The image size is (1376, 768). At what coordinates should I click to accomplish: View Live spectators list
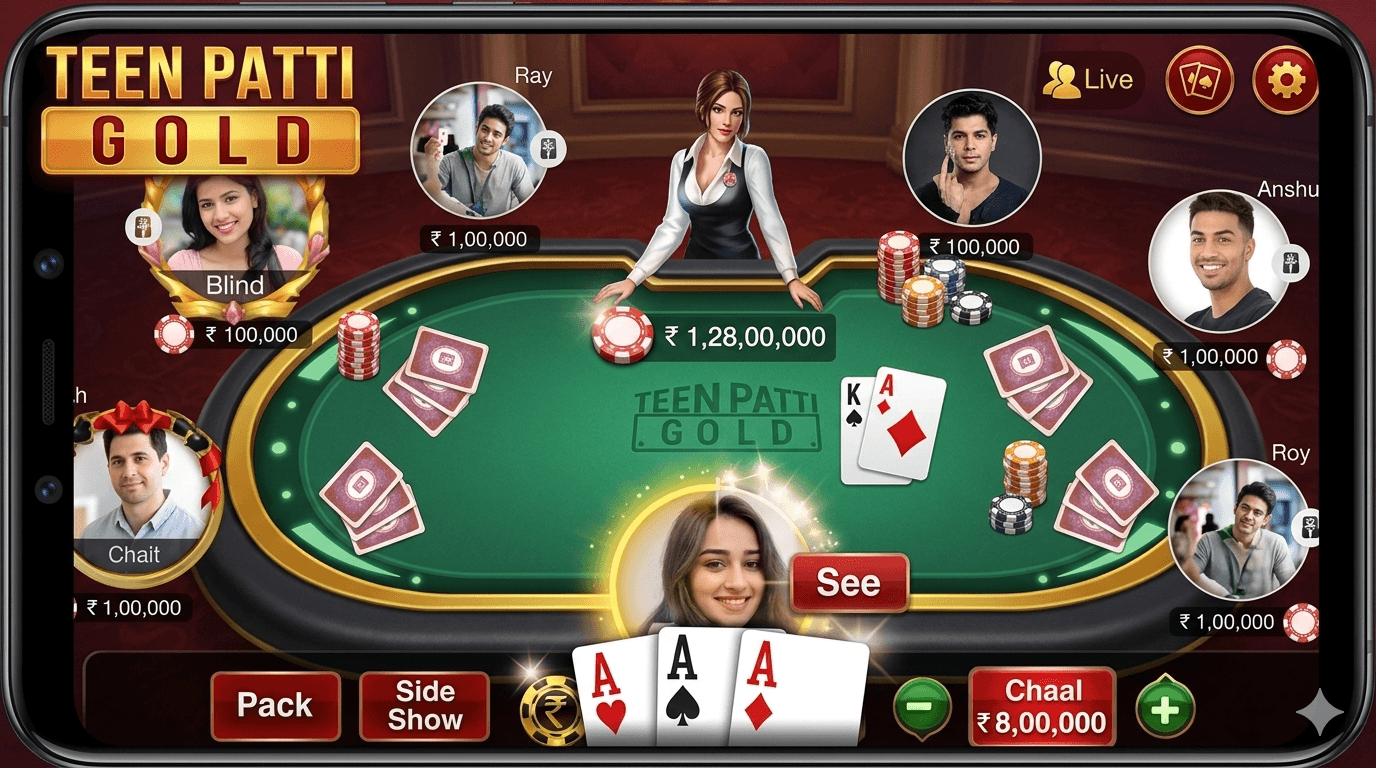coord(1091,79)
